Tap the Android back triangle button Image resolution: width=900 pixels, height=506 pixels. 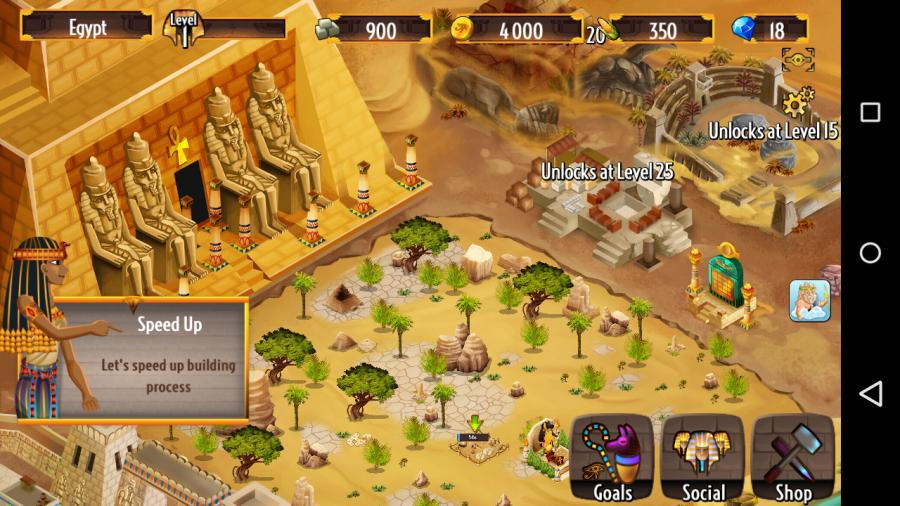tap(870, 393)
